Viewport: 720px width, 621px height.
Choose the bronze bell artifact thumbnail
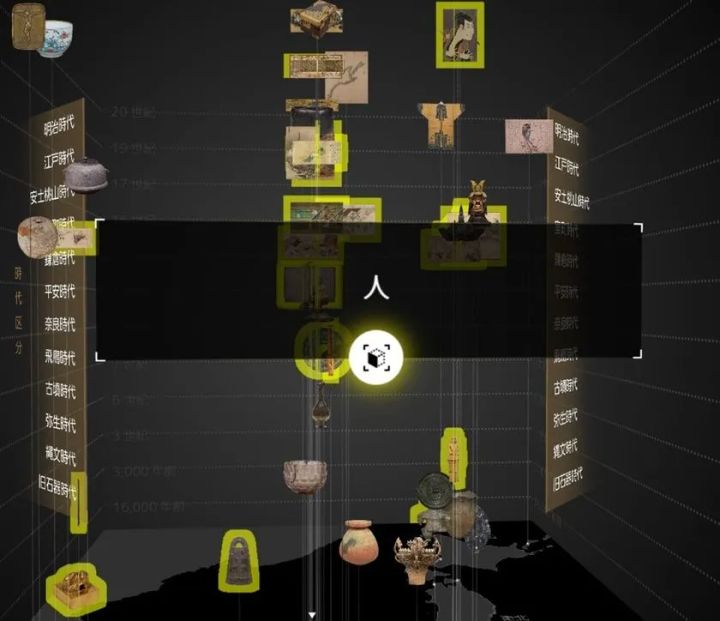point(237,559)
